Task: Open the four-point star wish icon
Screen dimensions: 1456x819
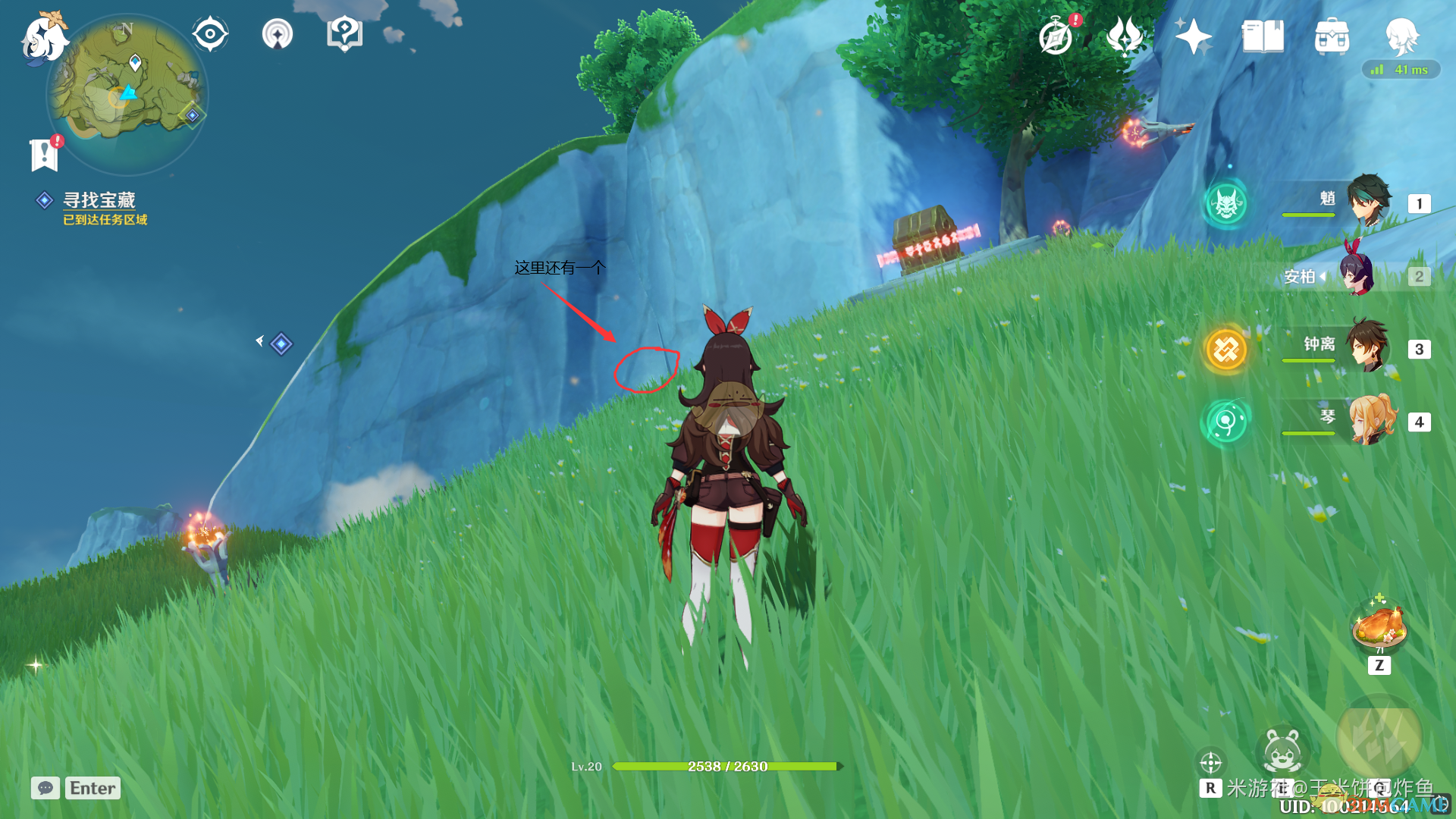Action: (1193, 36)
